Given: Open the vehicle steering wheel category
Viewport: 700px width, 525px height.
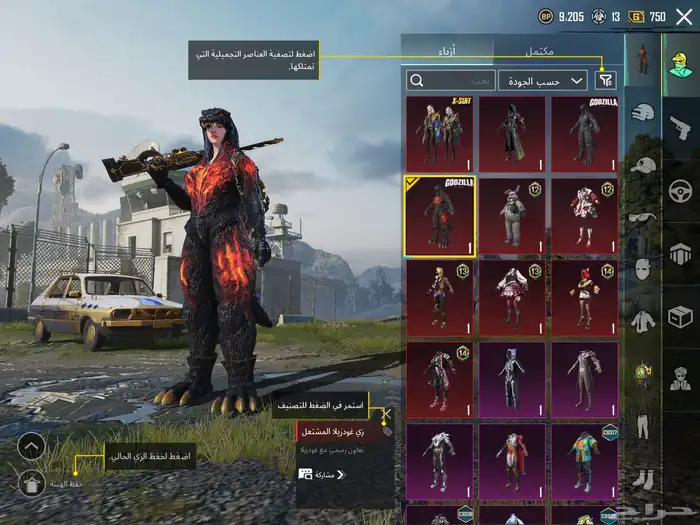Looking at the screenshot, I should click(680, 190).
